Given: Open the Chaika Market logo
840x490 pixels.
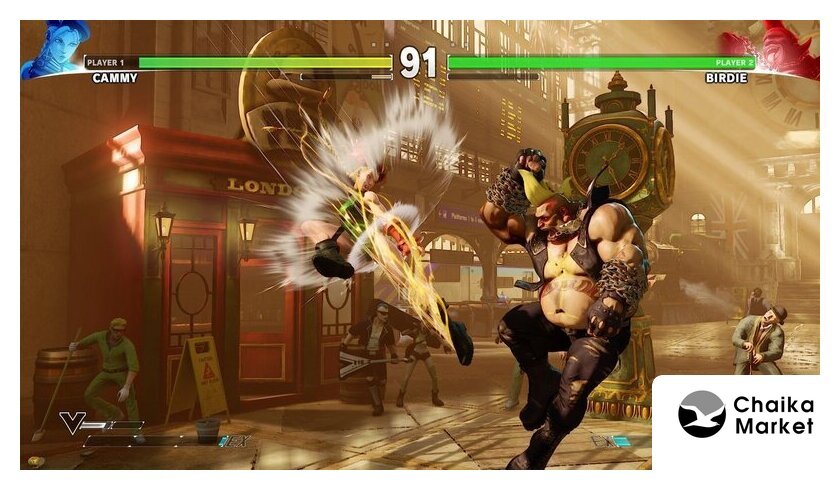Looking at the screenshot, I should (x=745, y=414).
